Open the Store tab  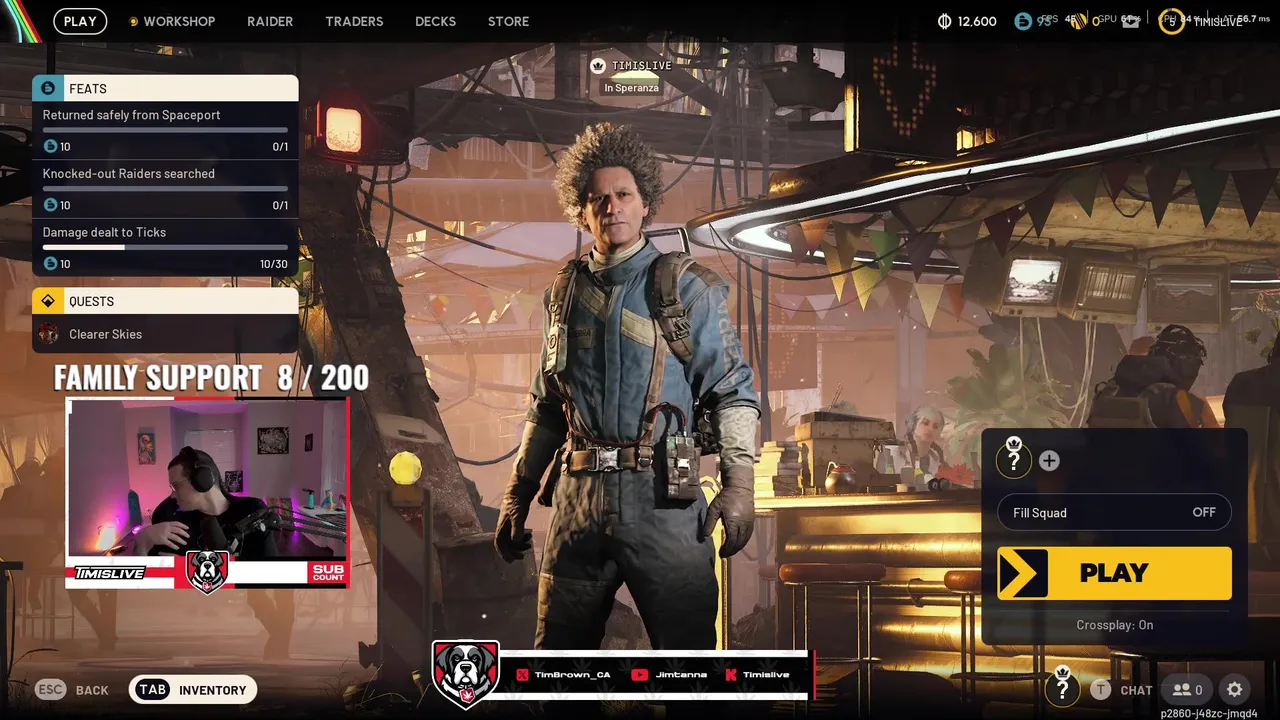click(x=508, y=21)
